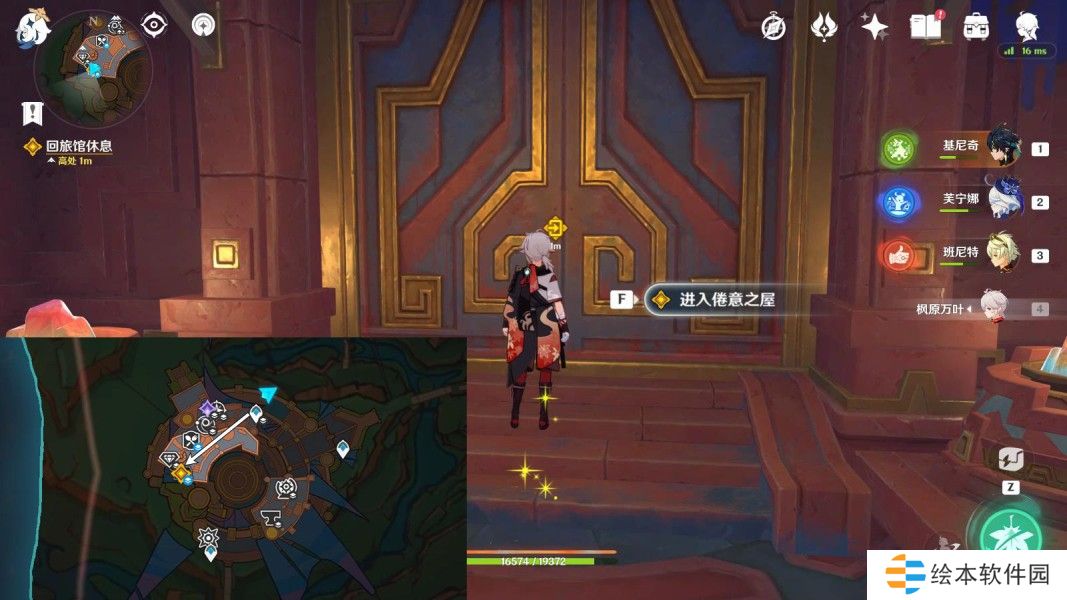Open the flame-shaped events icon
1067x600 pixels.
click(823, 27)
